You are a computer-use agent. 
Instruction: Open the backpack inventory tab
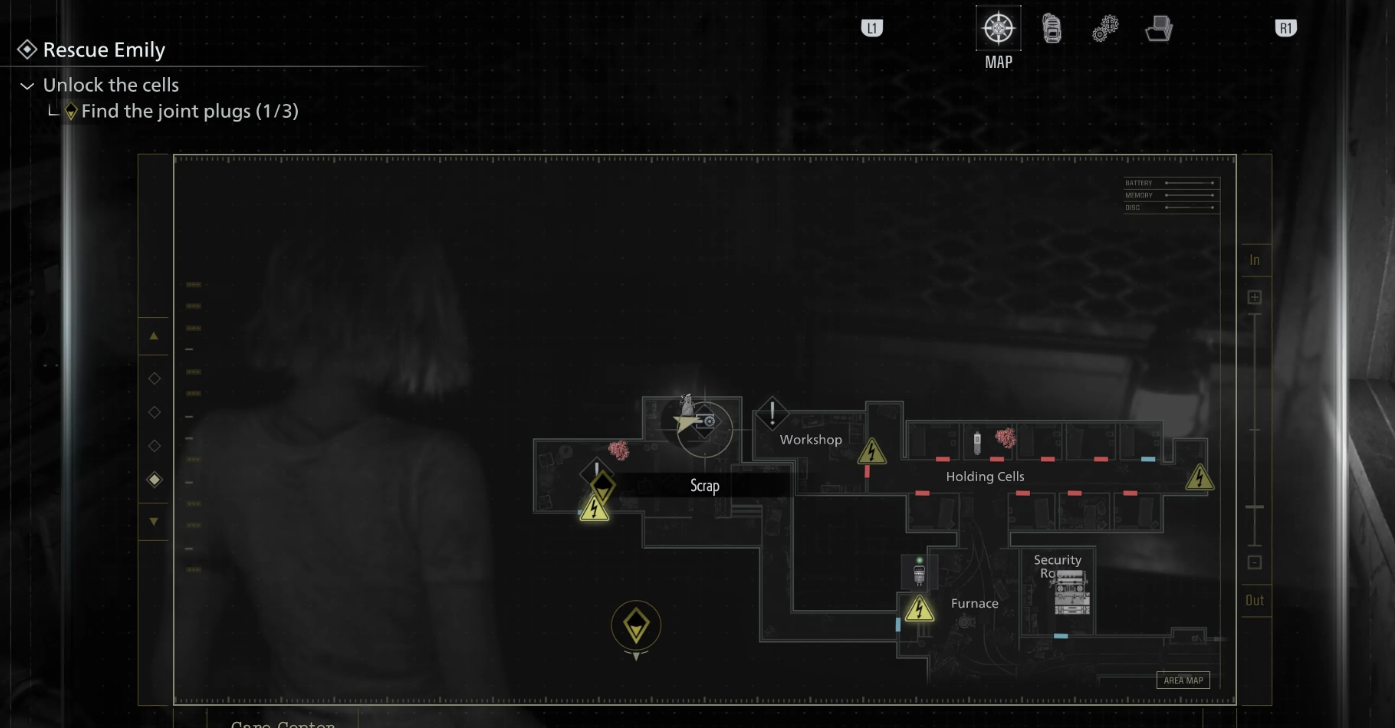coord(1052,29)
